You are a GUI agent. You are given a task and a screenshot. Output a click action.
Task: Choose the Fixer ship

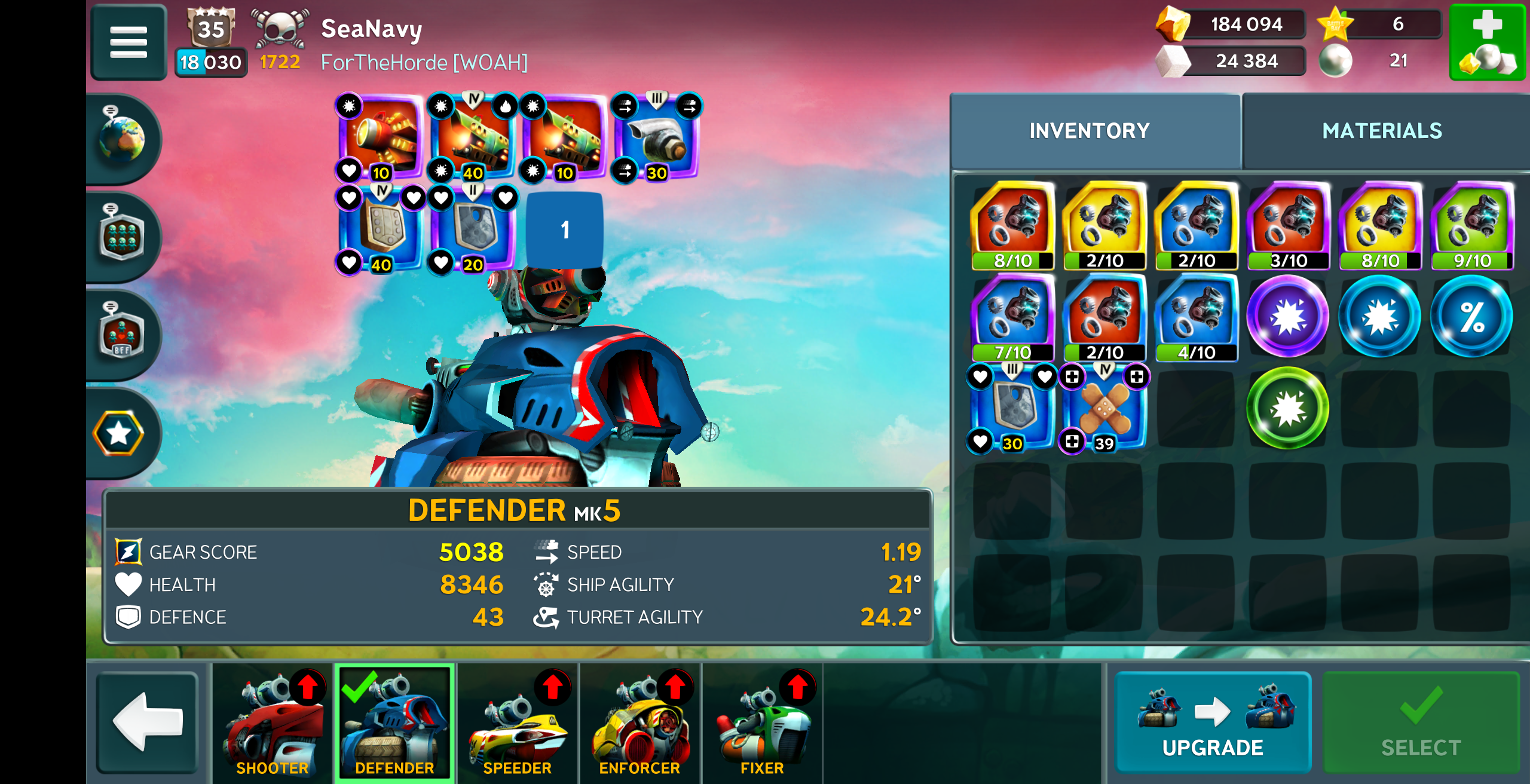pyautogui.click(x=762, y=722)
